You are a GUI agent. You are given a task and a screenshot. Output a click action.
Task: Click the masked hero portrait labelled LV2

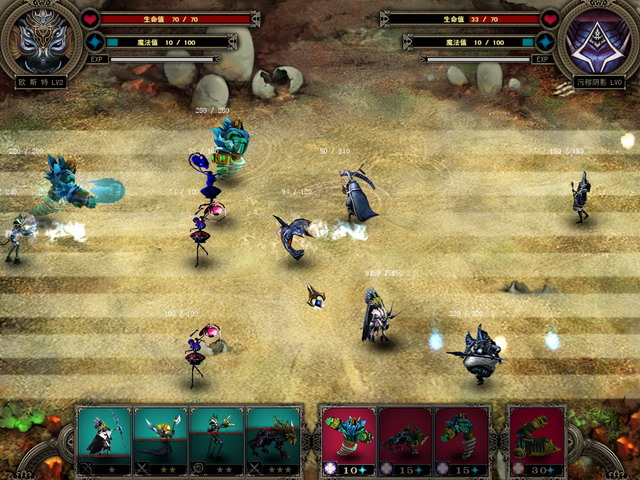(41, 38)
